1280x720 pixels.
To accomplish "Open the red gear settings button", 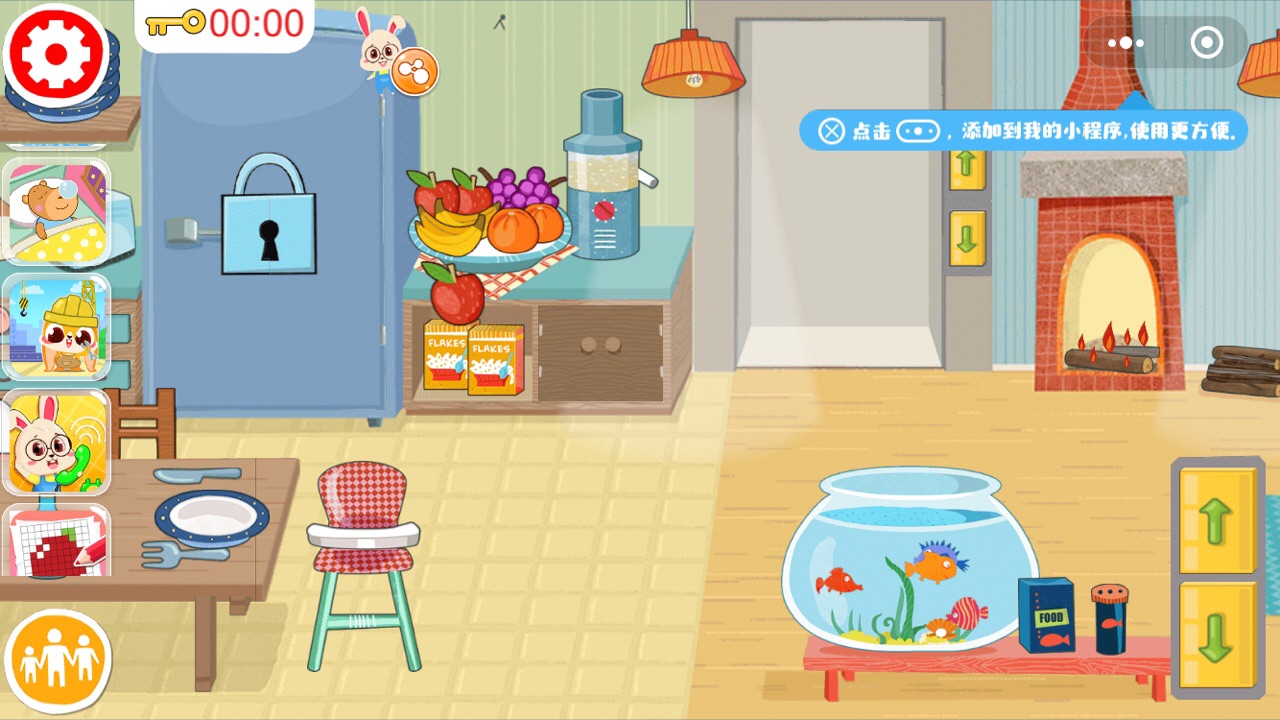I will pyautogui.click(x=56, y=53).
